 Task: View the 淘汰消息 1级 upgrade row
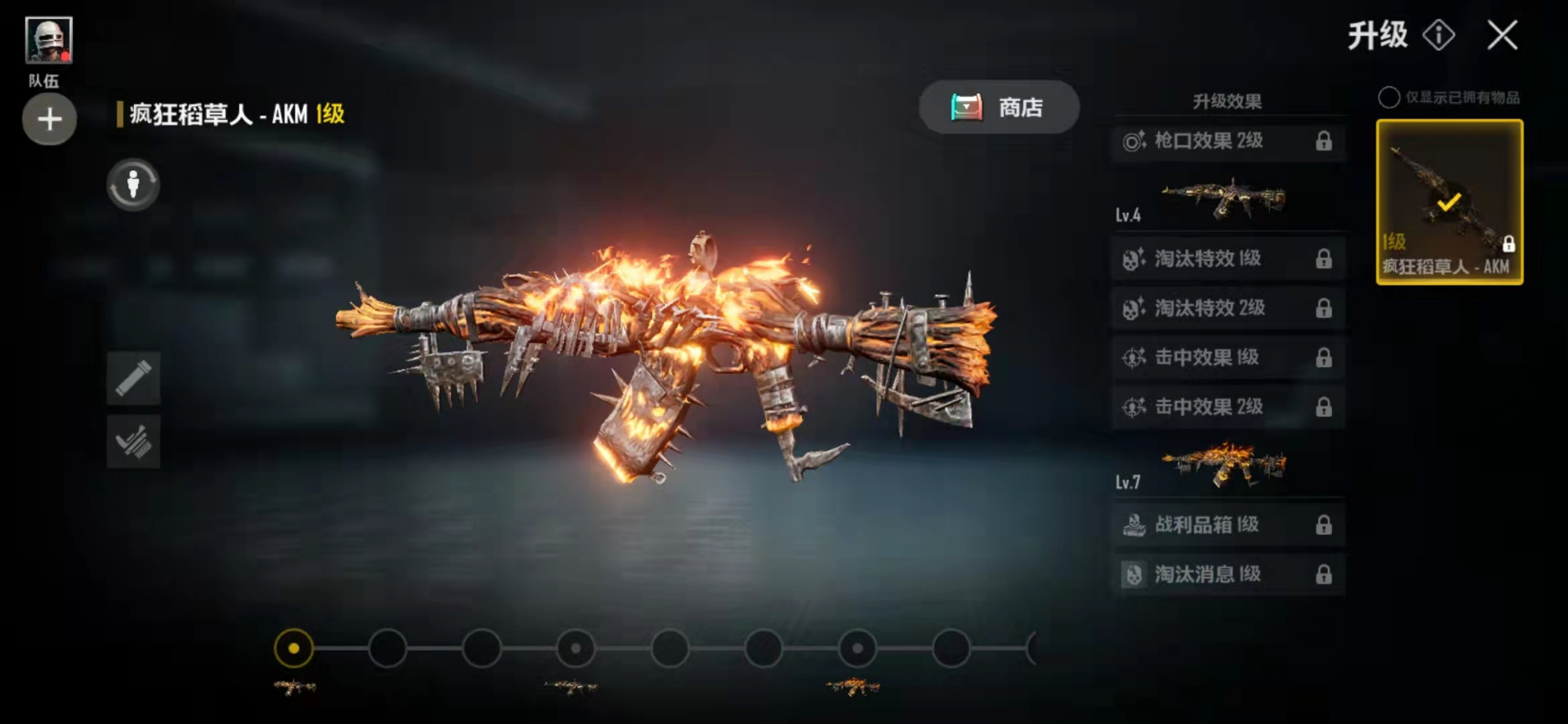[1228, 574]
